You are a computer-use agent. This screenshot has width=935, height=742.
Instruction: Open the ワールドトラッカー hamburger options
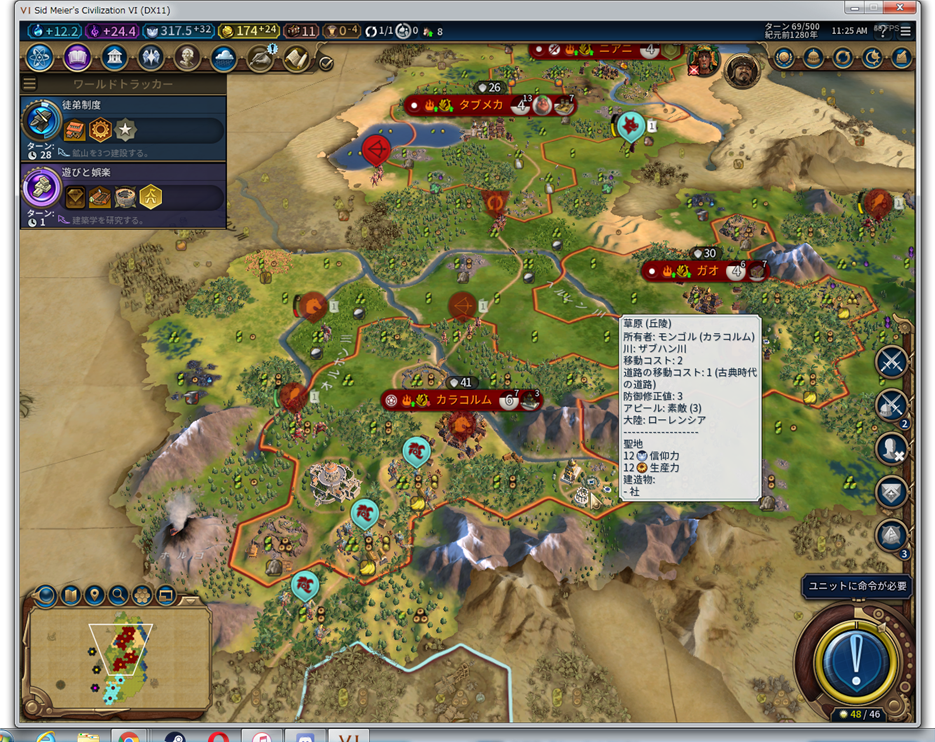point(30,84)
